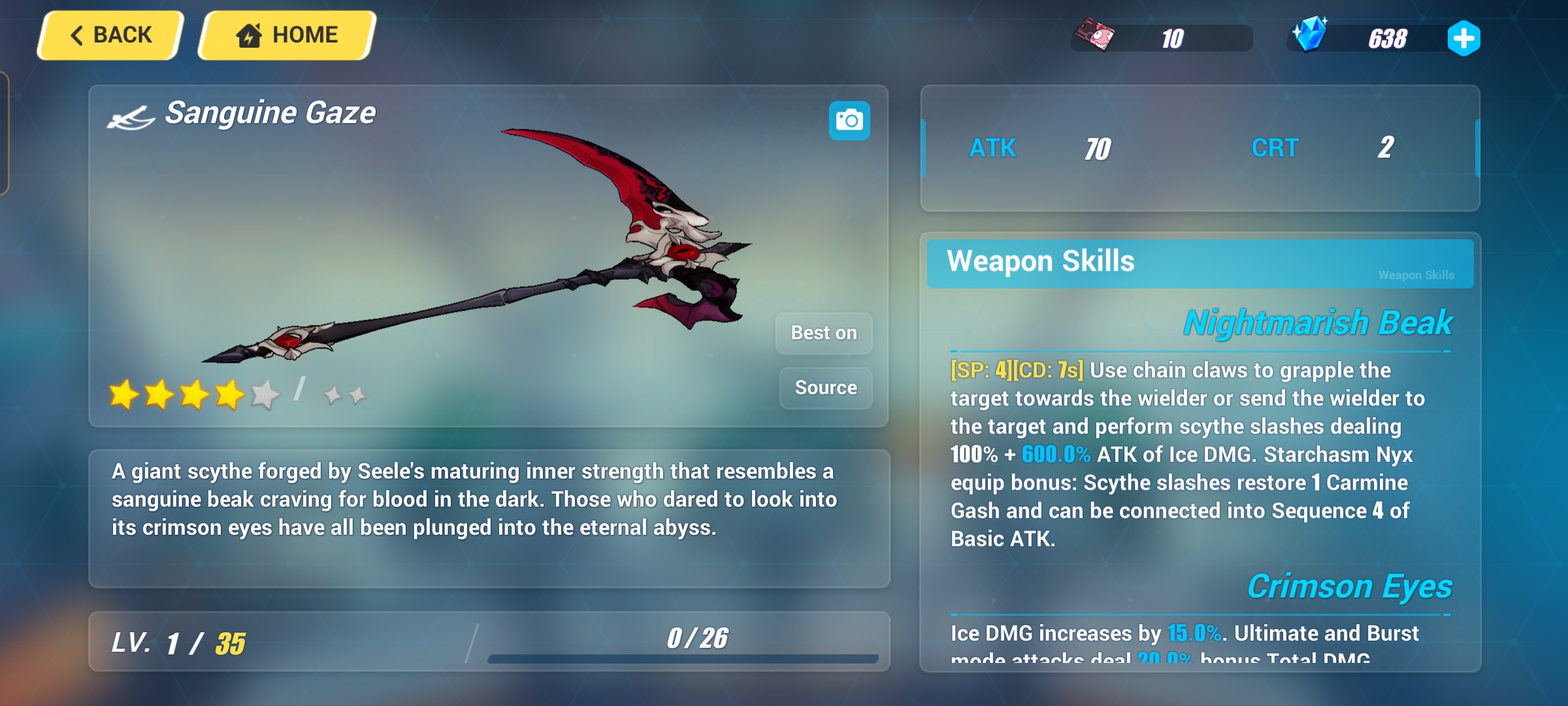
Task: Return to the HOME screen
Action: (x=287, y=35)
